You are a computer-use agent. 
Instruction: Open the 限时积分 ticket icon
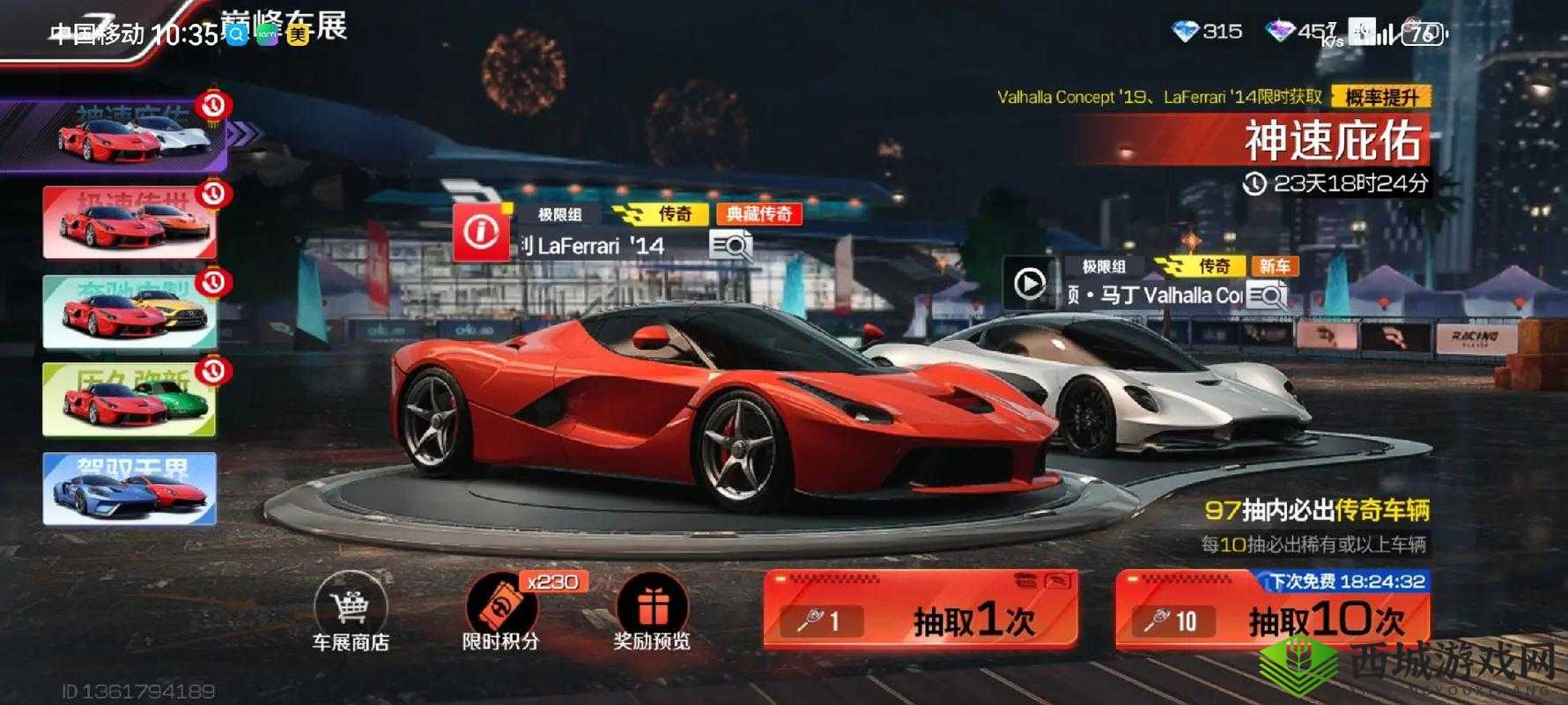500,608
